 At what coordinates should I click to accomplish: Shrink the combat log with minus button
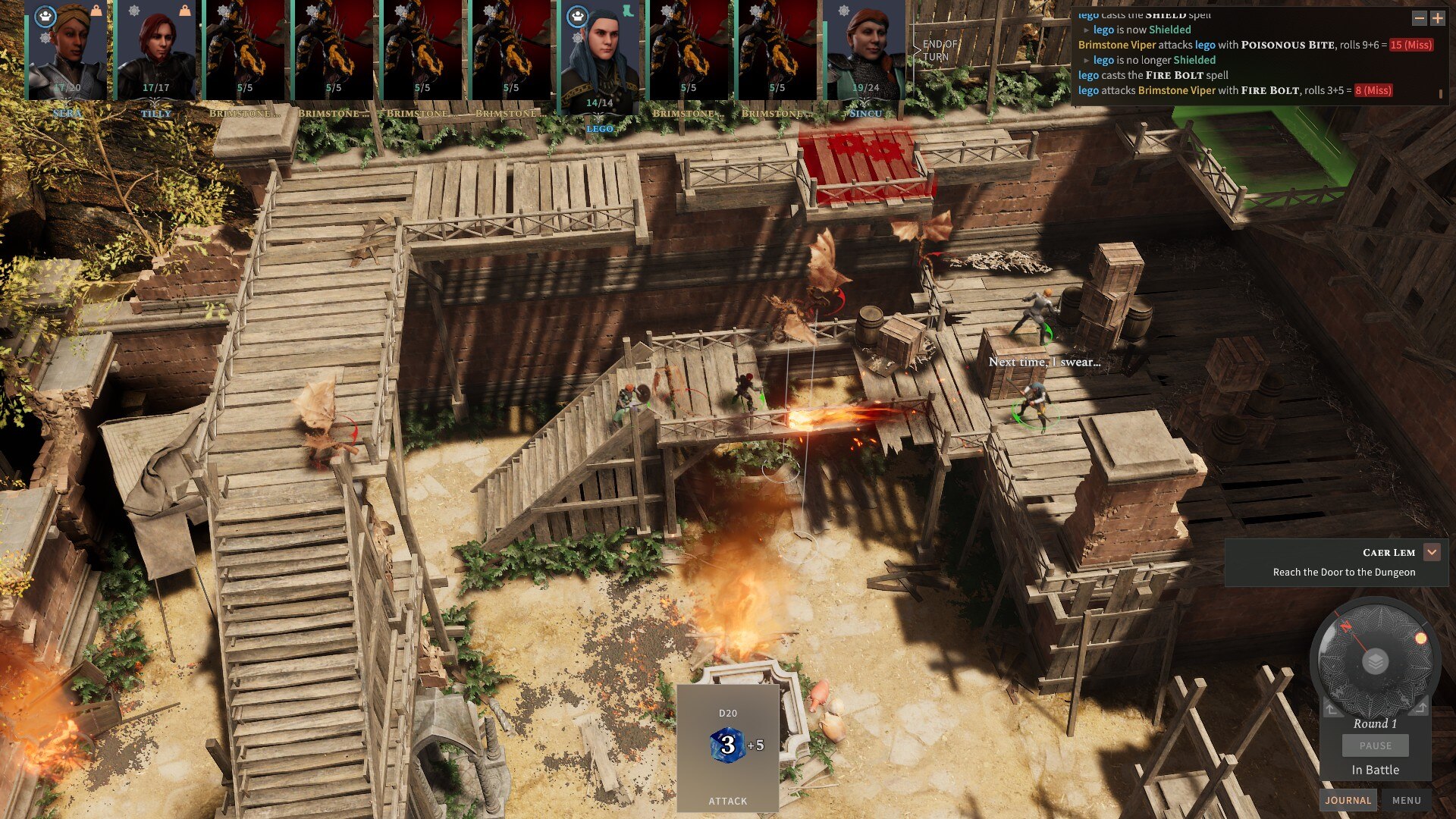click(x=1419, y=17)
